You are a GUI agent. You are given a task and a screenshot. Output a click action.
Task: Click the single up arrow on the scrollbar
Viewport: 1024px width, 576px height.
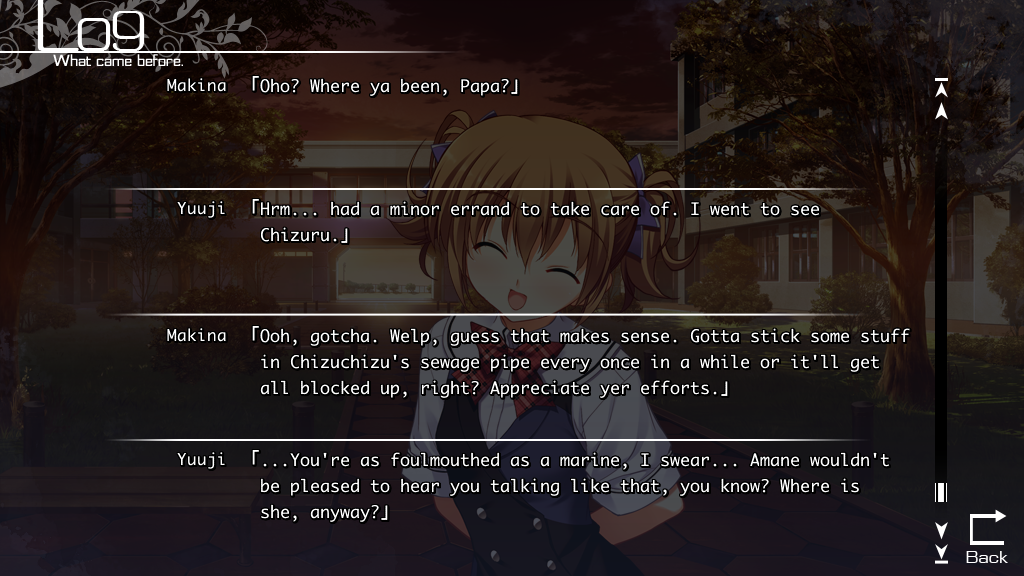point(941,111)
